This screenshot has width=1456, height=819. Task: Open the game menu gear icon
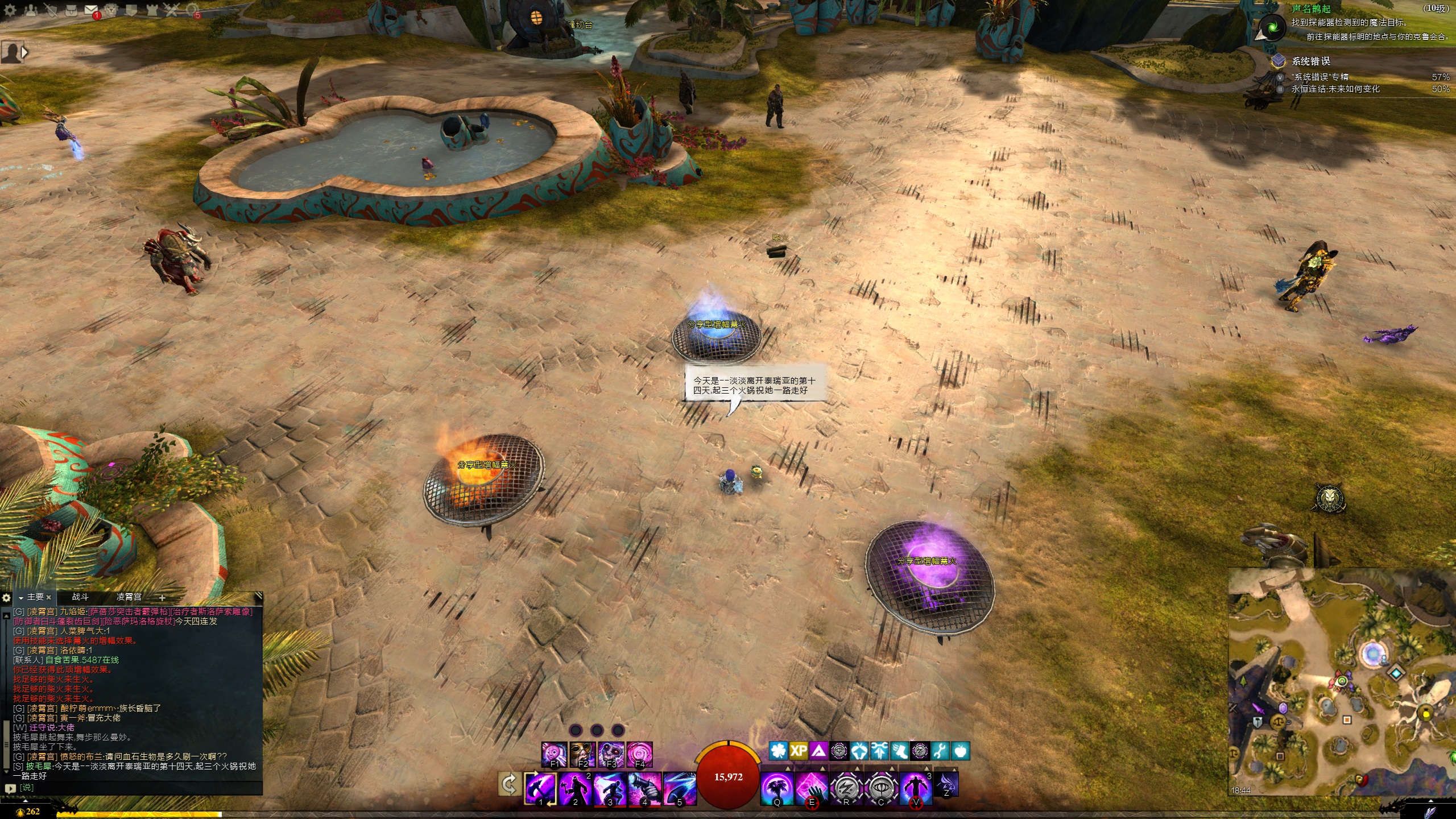coord(10,10)
